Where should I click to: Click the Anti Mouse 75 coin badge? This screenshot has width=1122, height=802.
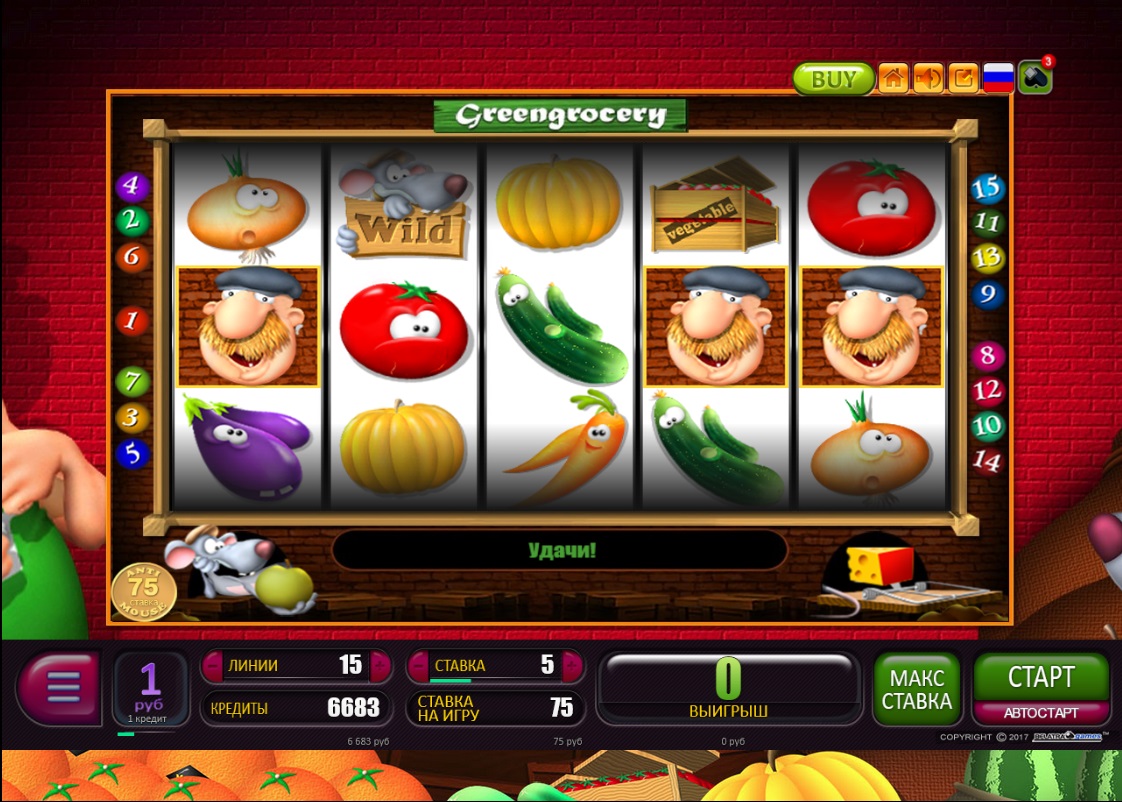[x=143, y=591]
